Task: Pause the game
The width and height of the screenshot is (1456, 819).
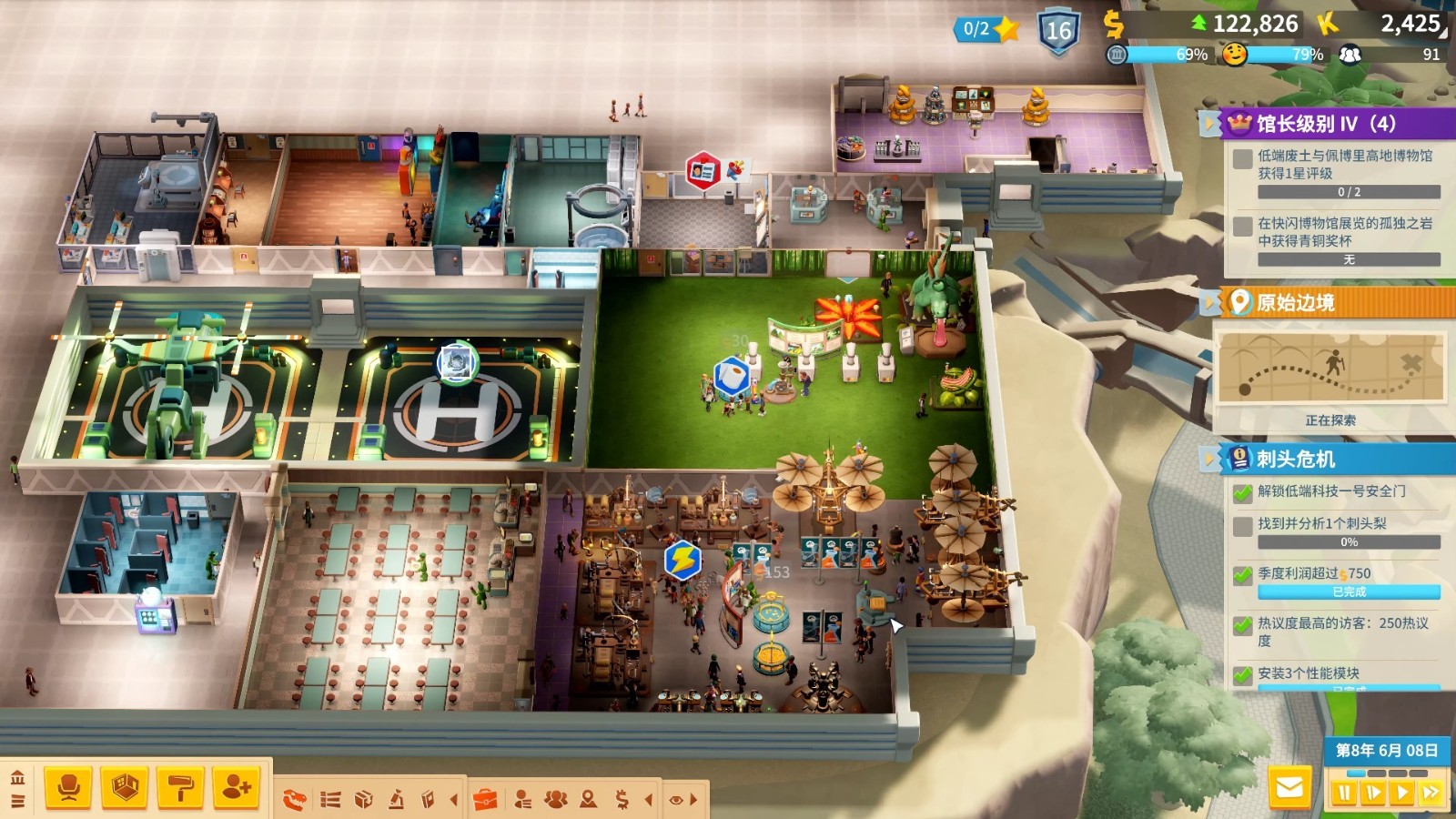Action: [1344, 793]
